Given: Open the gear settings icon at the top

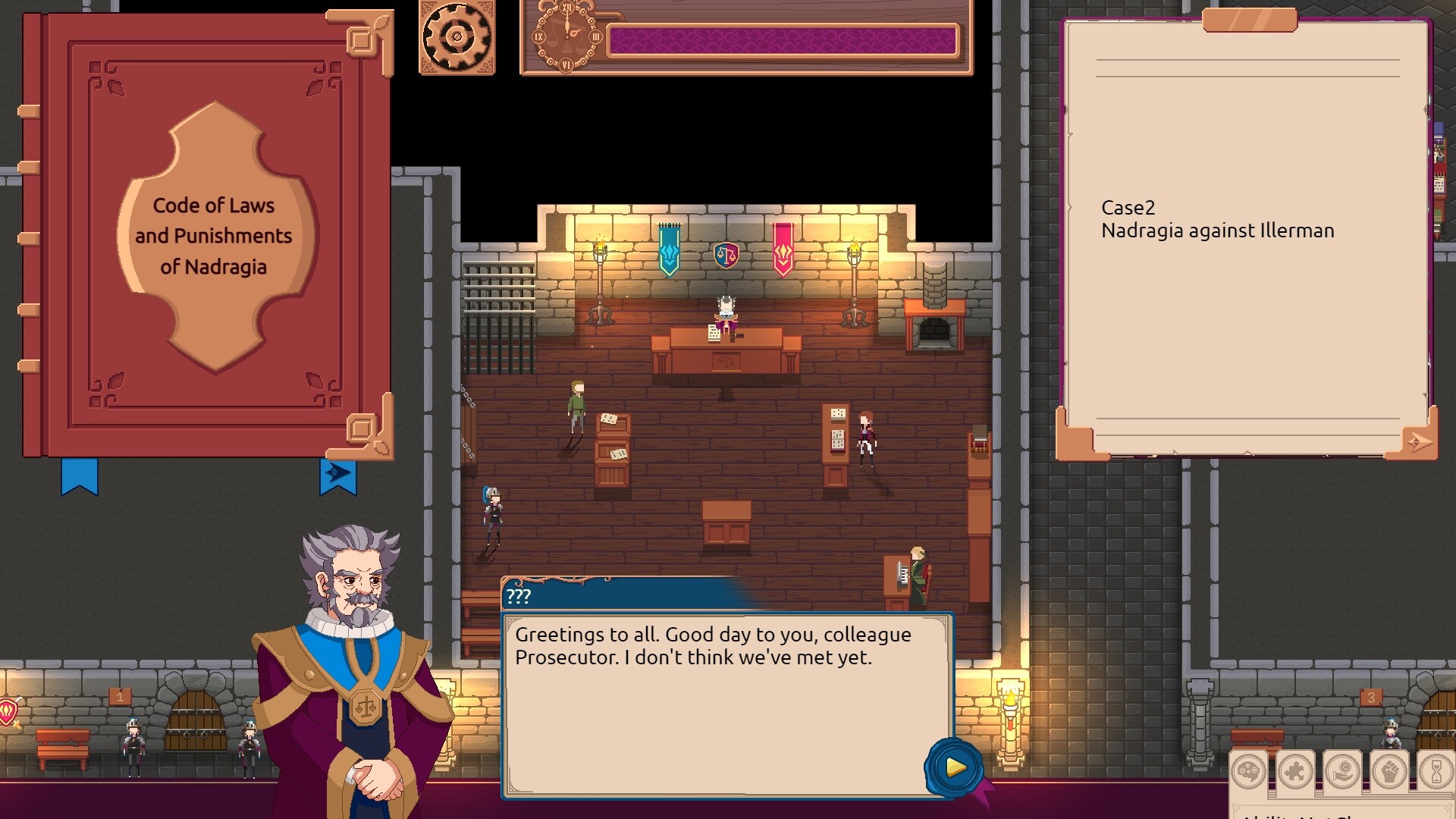Looking at the screenshot, I should [x=455, y=36].
